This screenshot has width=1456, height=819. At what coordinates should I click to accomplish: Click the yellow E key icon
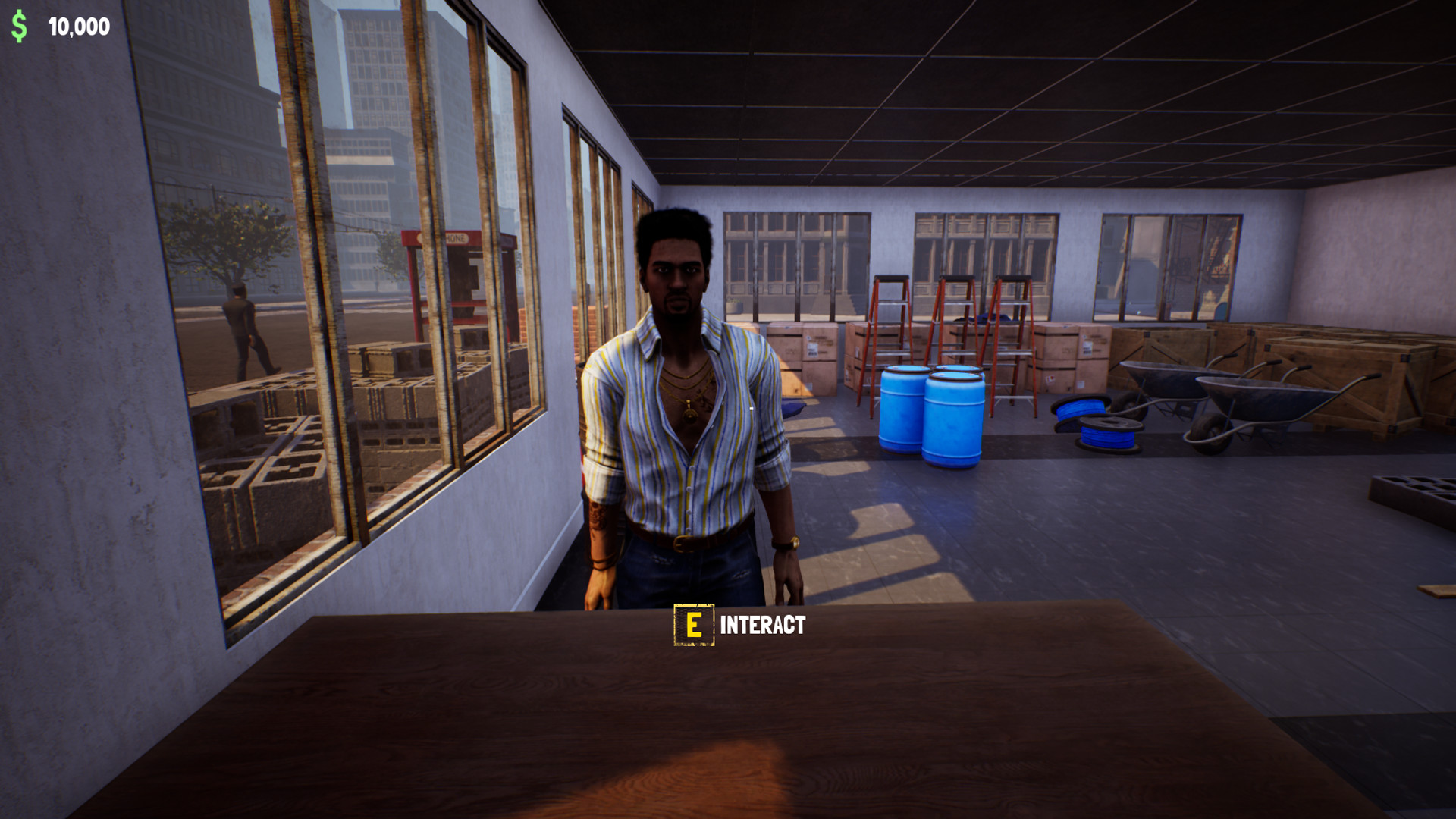pyautogui.click(x=692, y=626)
